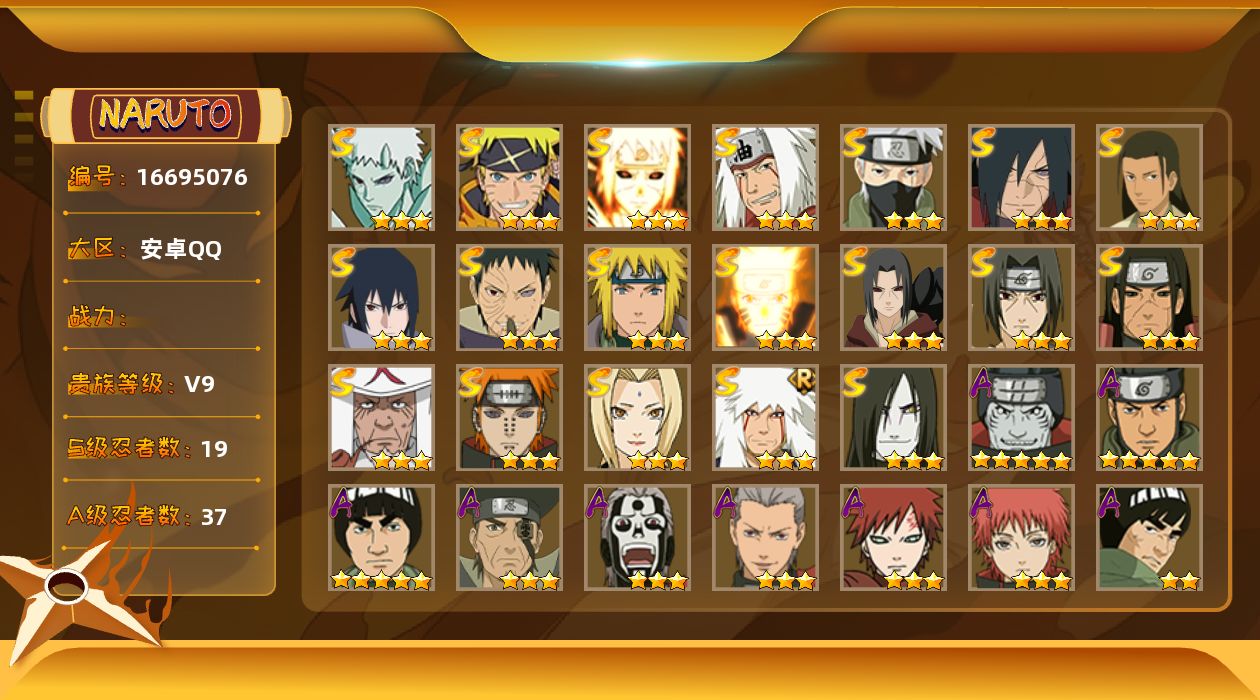Choose Naruto wearing the black headband
This screenshot has height=700, width=1260.
click(509, 177)
